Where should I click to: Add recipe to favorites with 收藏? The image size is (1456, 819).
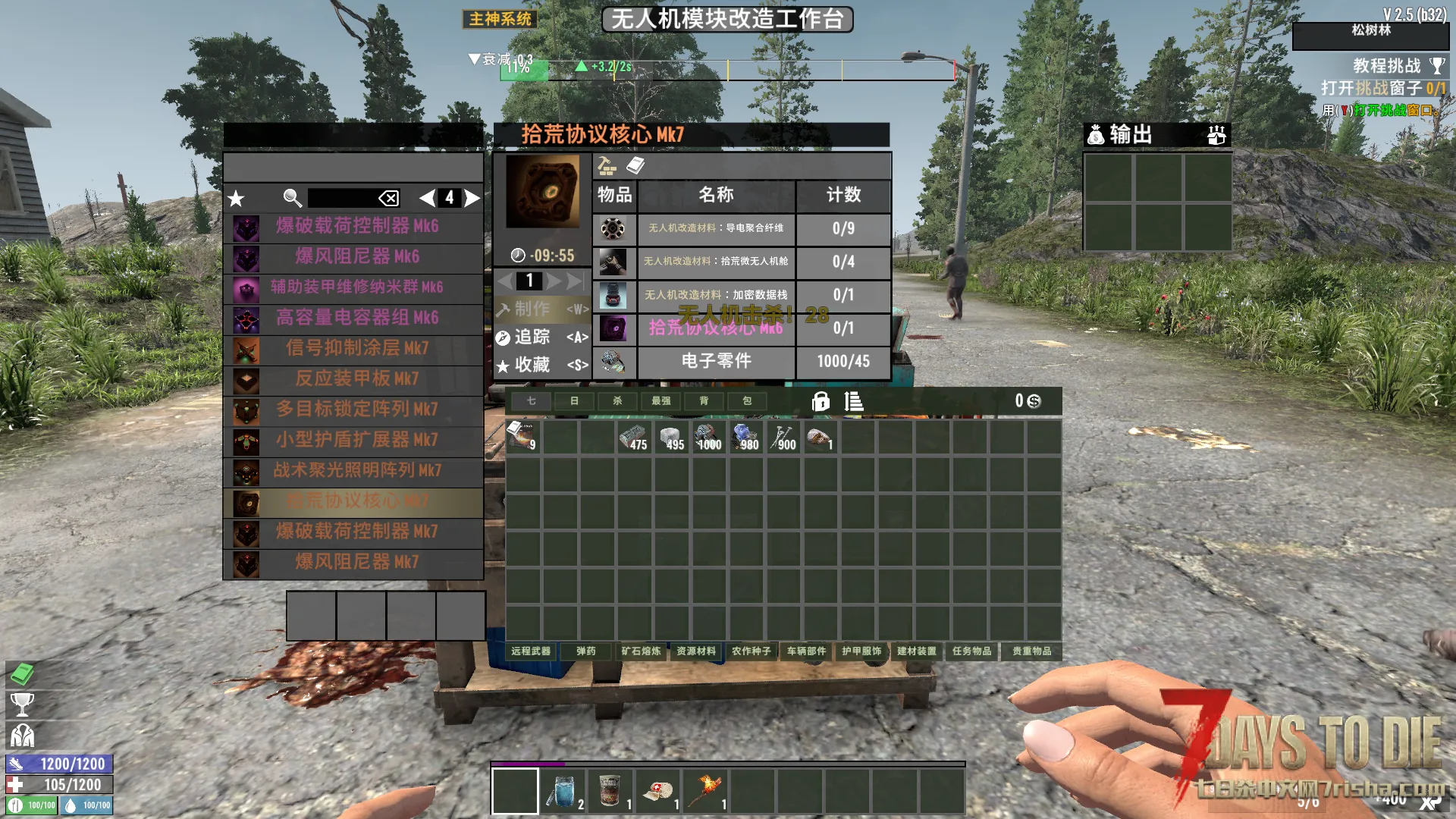(x=541, y=365)
